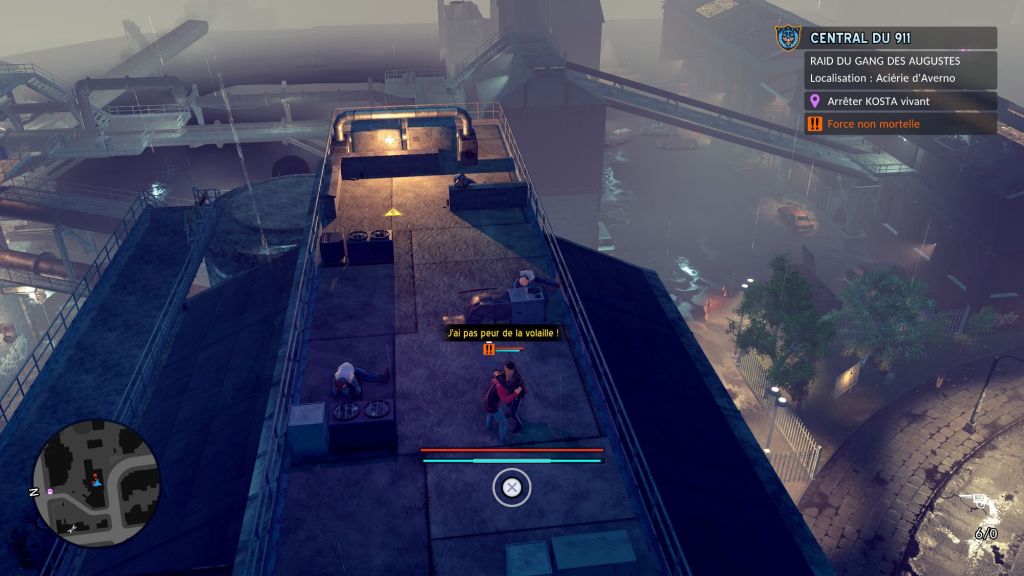The image size is (1024, 576).
Task: Click the Central du 911 police badge icon
Action: coord(788,38)
